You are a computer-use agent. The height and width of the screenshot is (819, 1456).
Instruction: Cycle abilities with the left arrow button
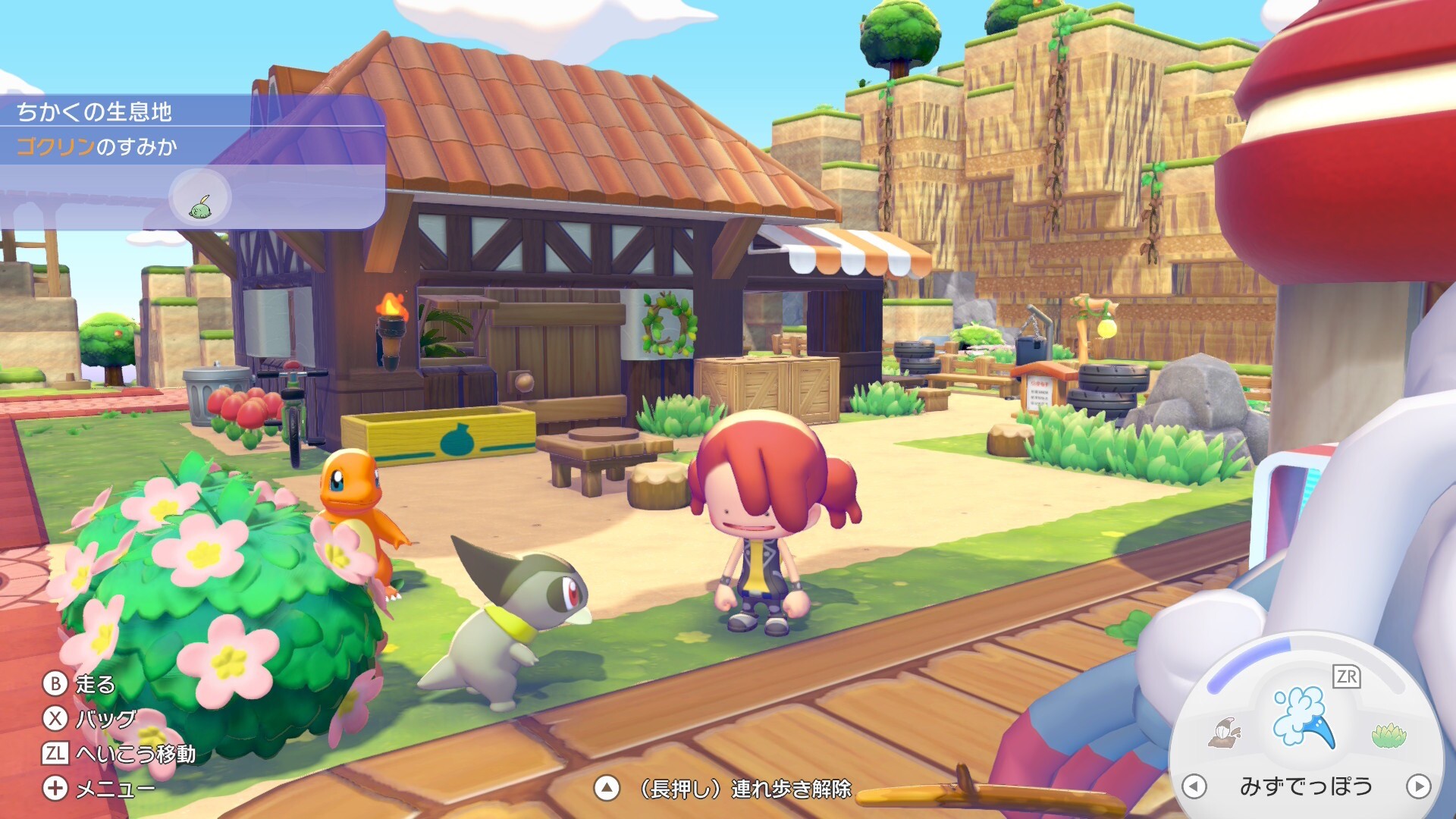click(x=1194, y=786)
